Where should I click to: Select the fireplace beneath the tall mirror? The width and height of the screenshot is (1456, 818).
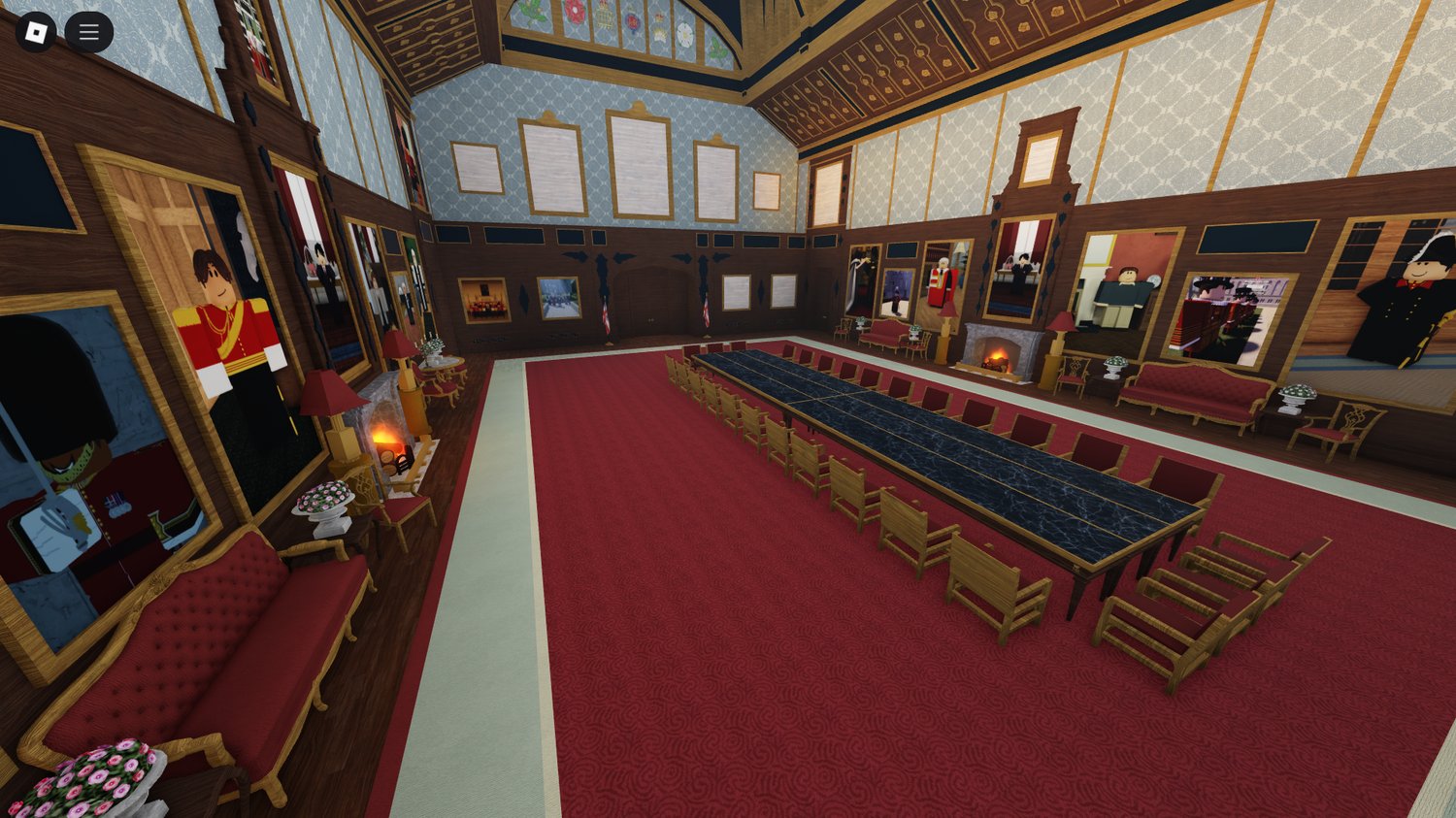coord(997,359)
